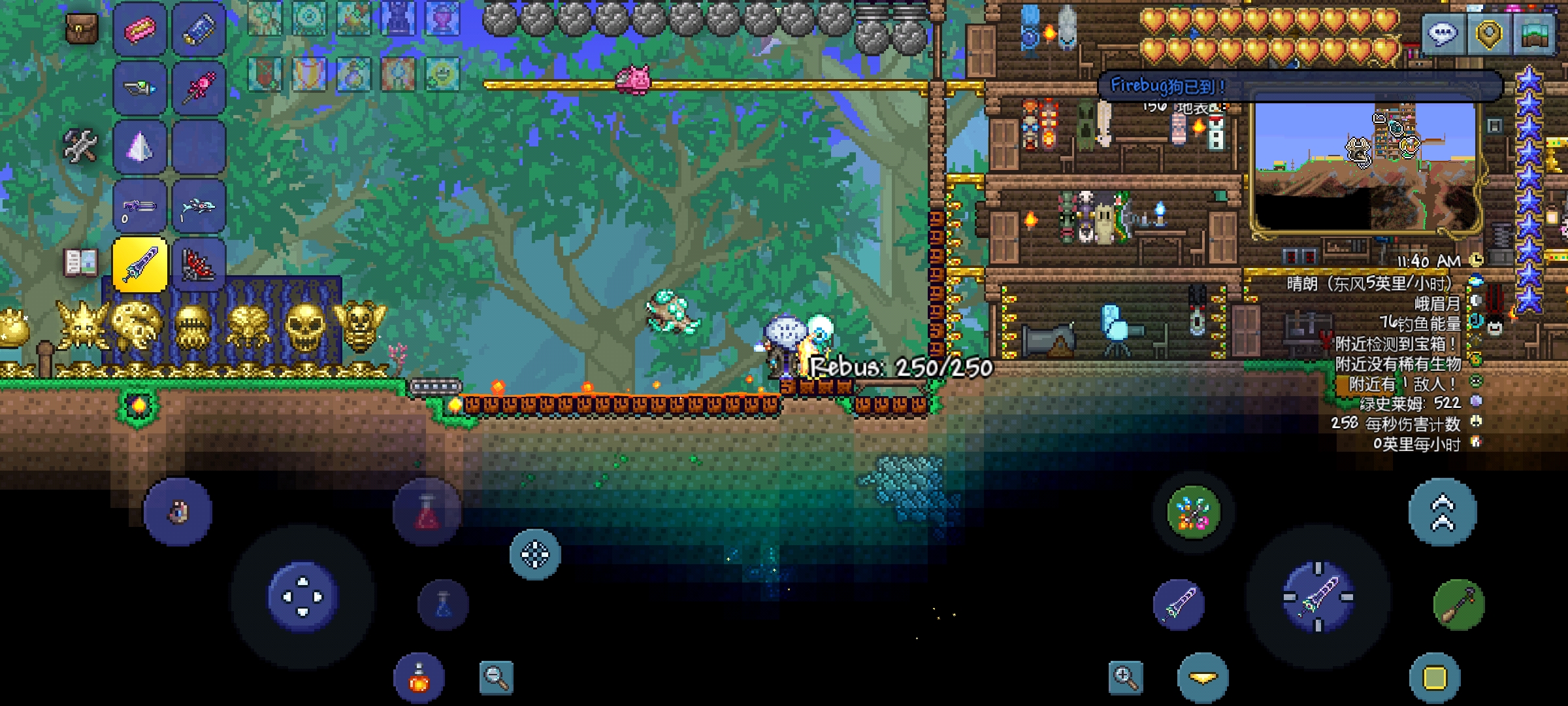Tap the yellow down-arrow drop button
Image resolution: width=1568 pixels, height=706 pixels.
[1203, 678]
